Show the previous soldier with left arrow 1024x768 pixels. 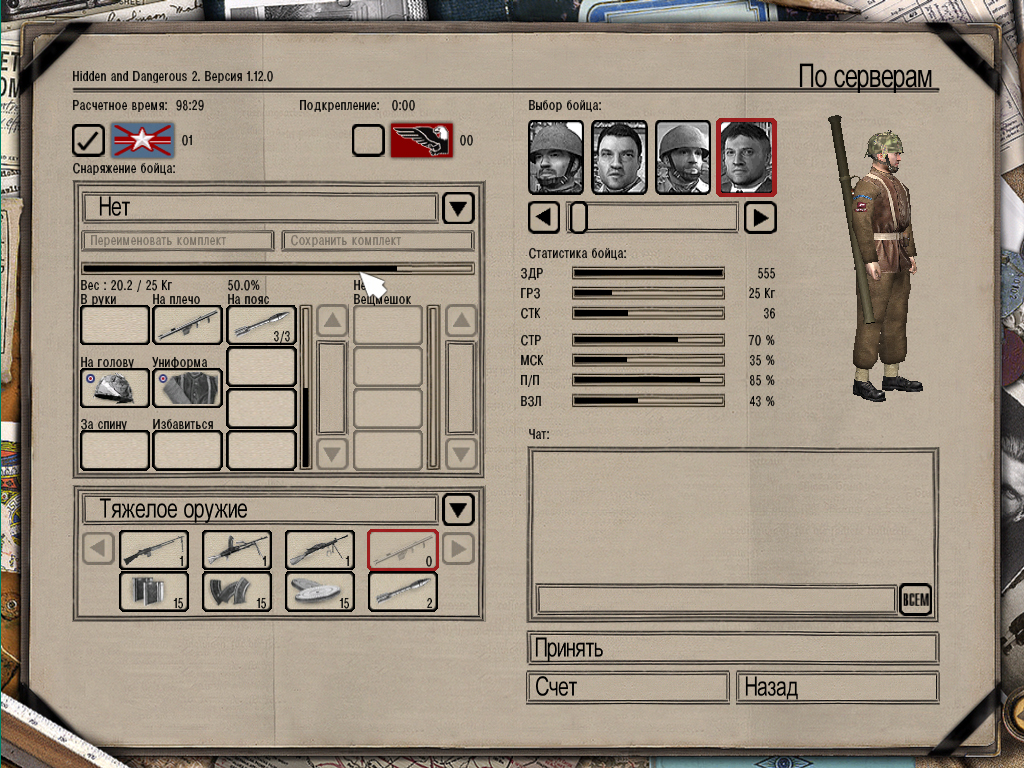pyautogui.click(x=543, y=217)
